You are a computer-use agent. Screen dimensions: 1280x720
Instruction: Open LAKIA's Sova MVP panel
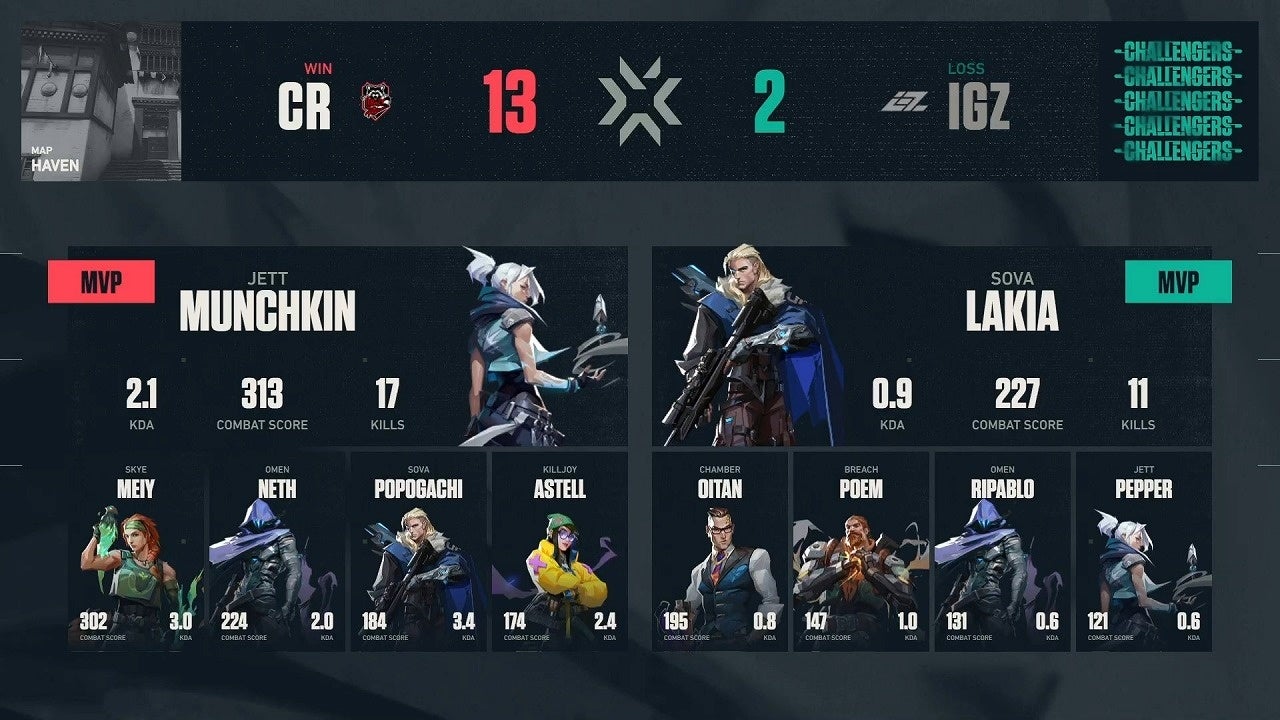931,346
